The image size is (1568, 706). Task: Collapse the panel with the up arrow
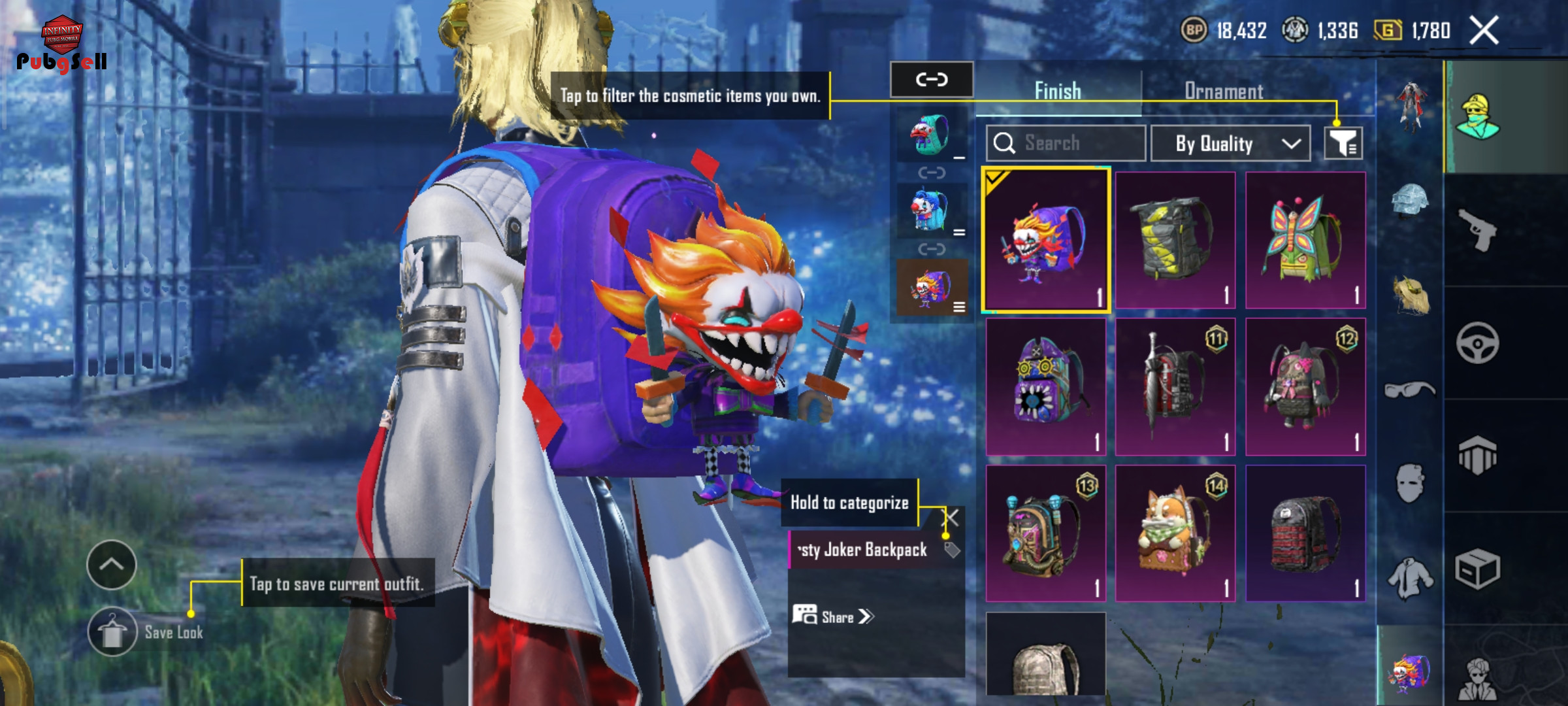click(112, 565)
